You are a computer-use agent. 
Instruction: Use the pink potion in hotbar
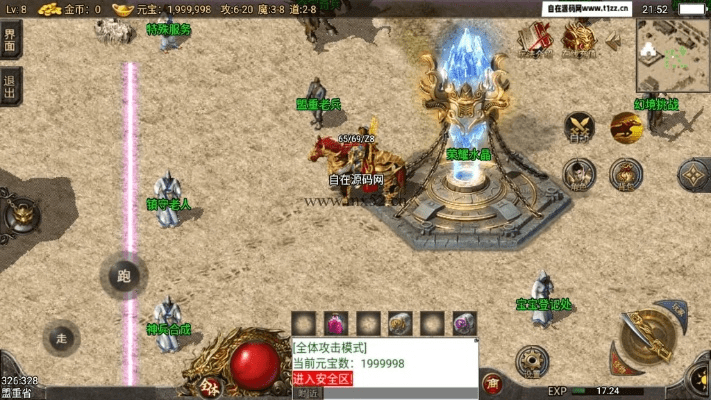[x=337, y=323]
